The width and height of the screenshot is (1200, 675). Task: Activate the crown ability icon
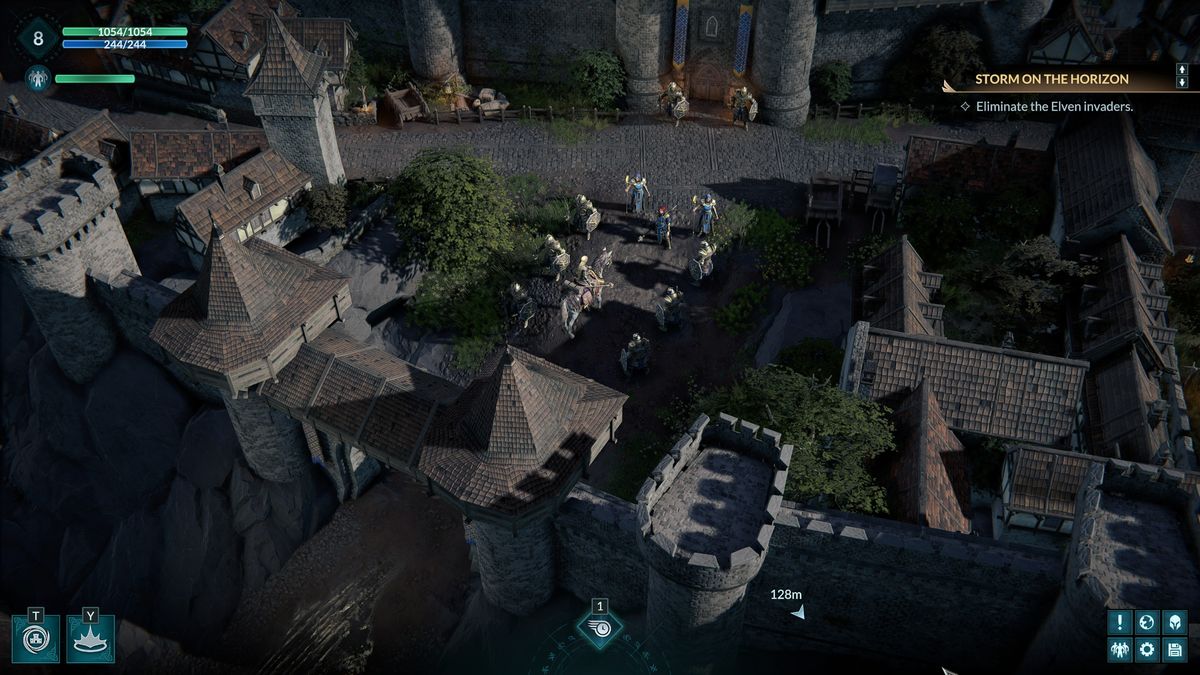coord(90,639)
